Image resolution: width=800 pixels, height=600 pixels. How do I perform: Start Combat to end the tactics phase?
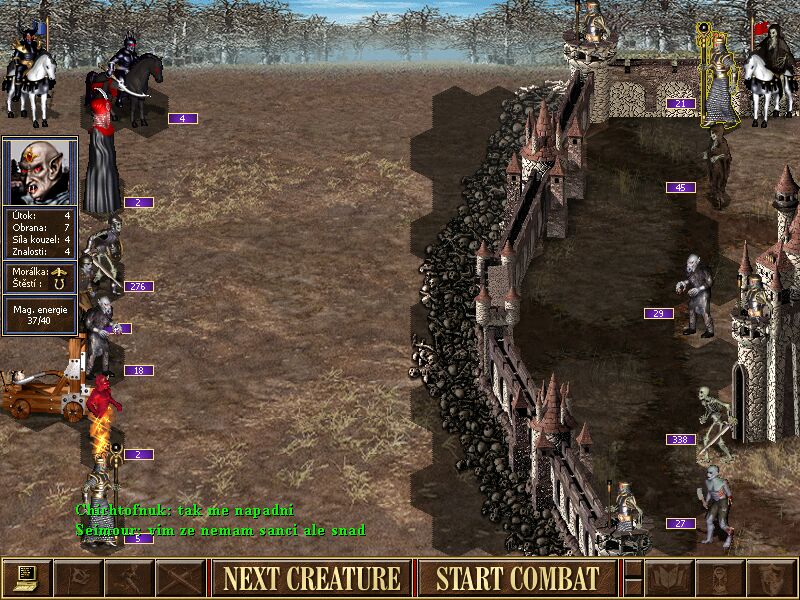pyautogui.click(x=517, y=578)
